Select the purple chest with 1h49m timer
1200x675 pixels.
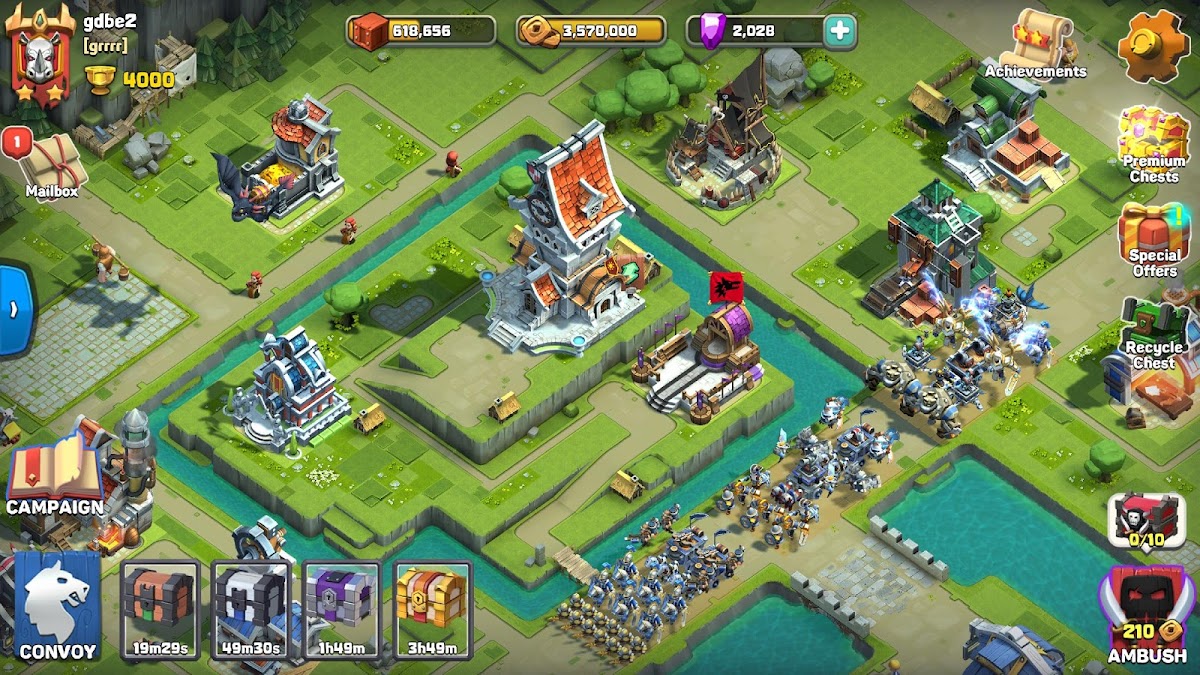click(x=342, y=608)
